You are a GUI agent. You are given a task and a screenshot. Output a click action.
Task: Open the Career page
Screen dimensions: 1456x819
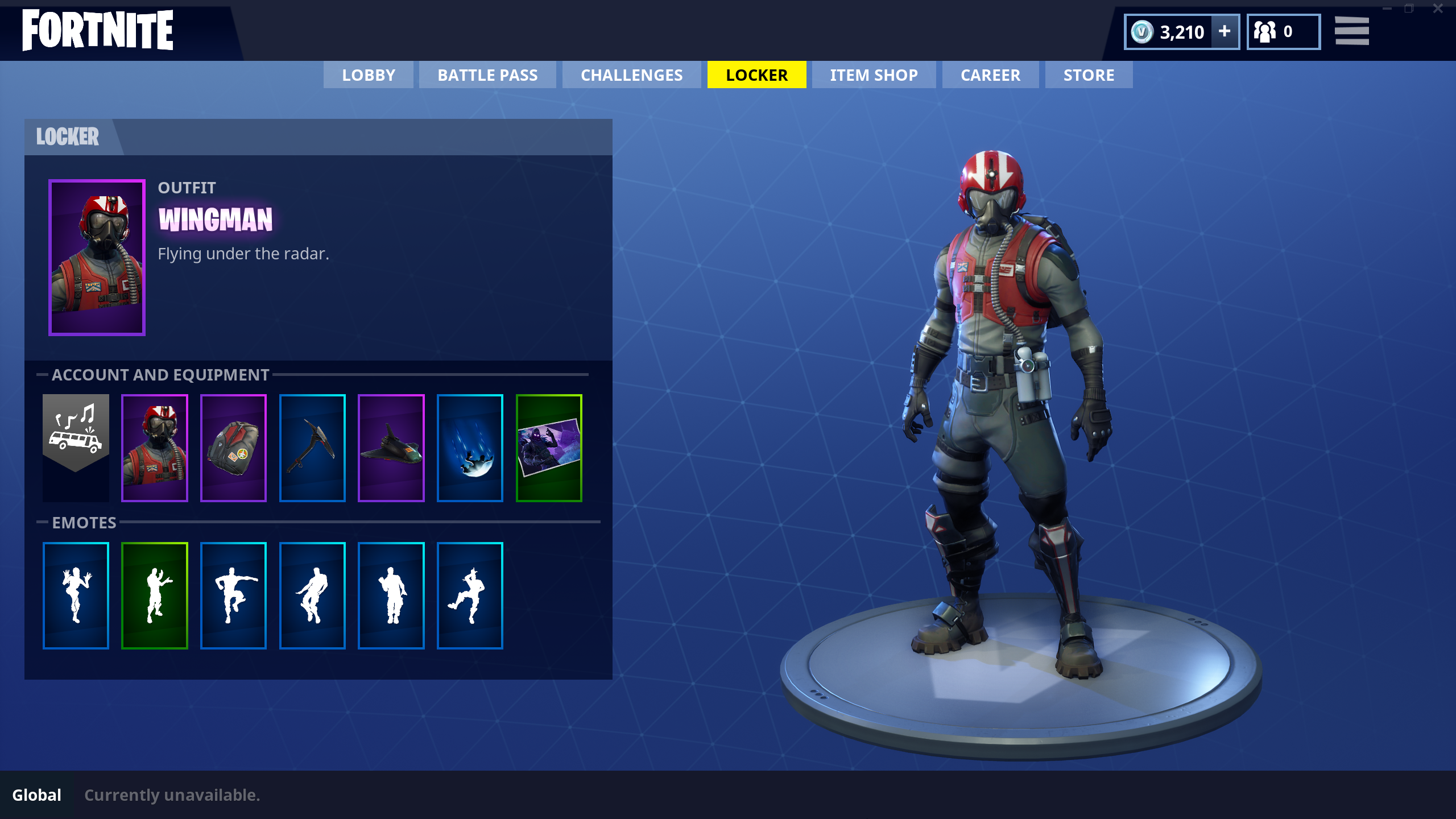coord(990,75)
